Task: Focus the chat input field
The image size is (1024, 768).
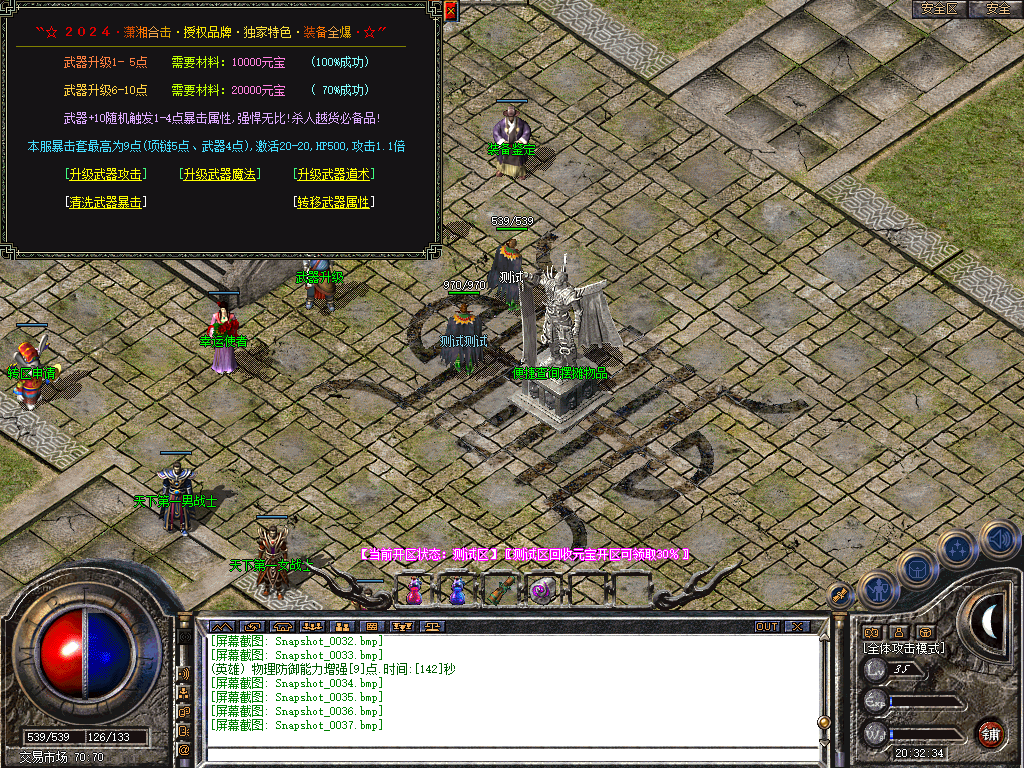Action: 510,753
